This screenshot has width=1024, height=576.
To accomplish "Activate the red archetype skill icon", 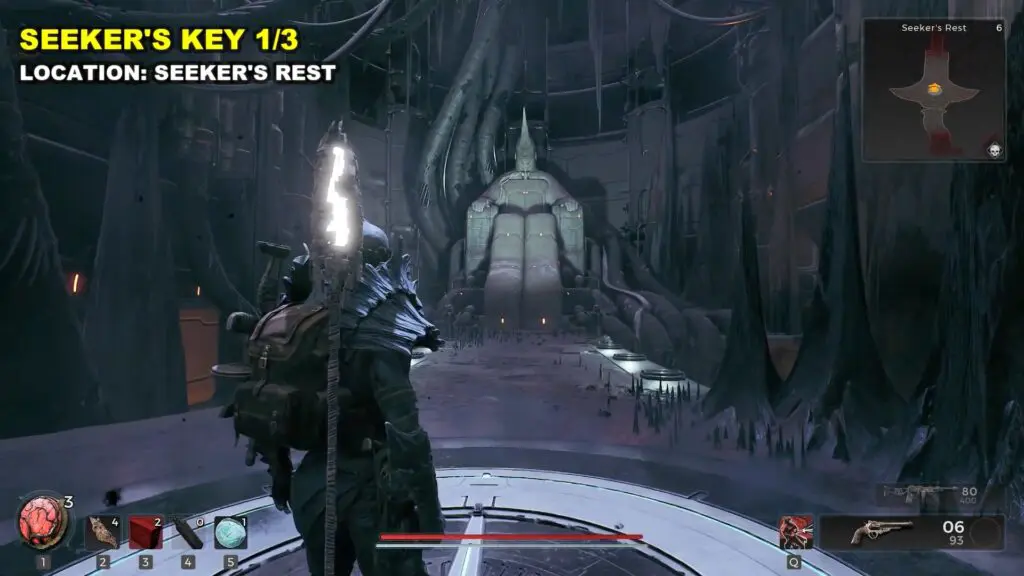I will pyautogui.click(x=796, y=532).
